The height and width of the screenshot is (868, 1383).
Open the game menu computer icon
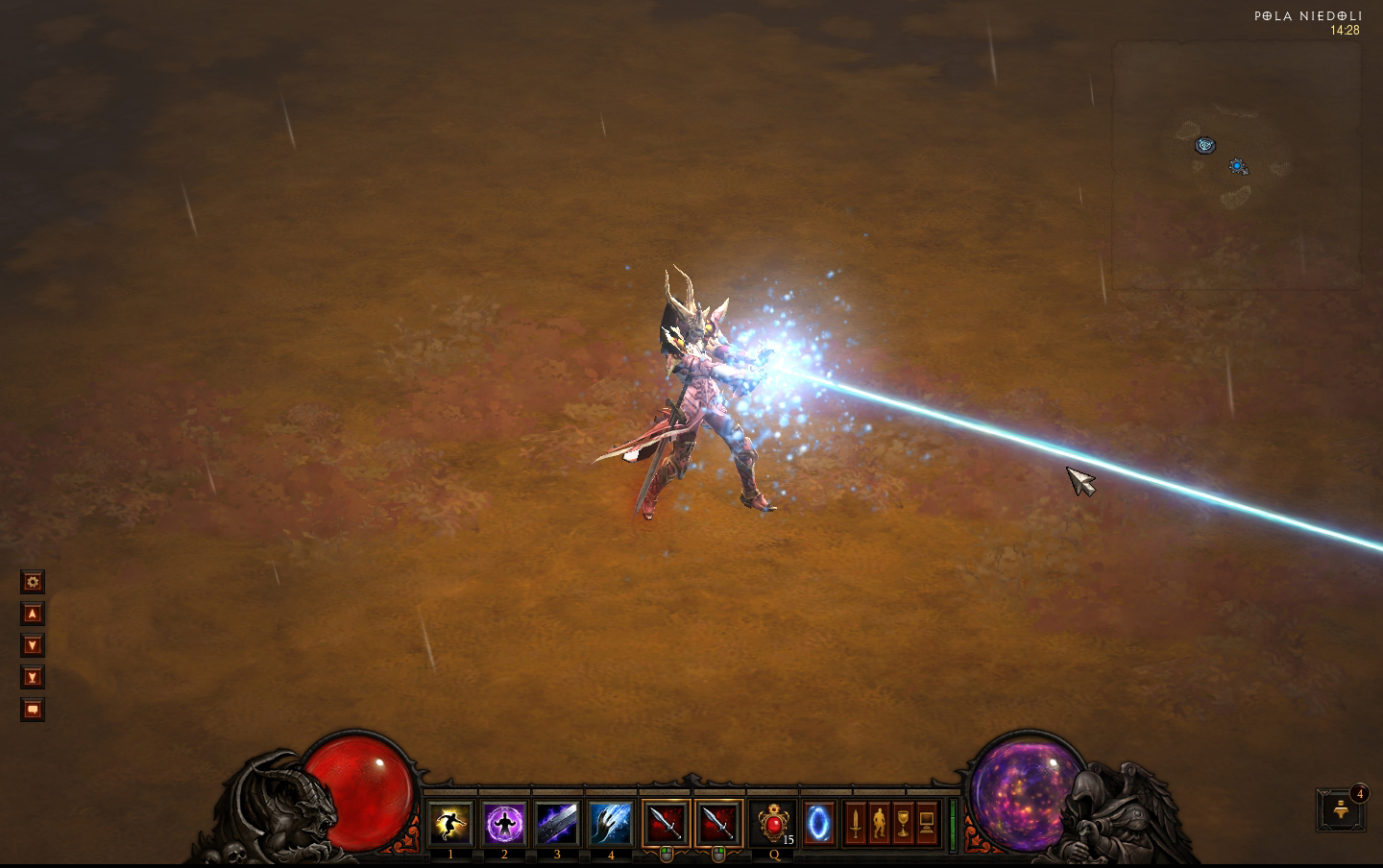(927, 823)
